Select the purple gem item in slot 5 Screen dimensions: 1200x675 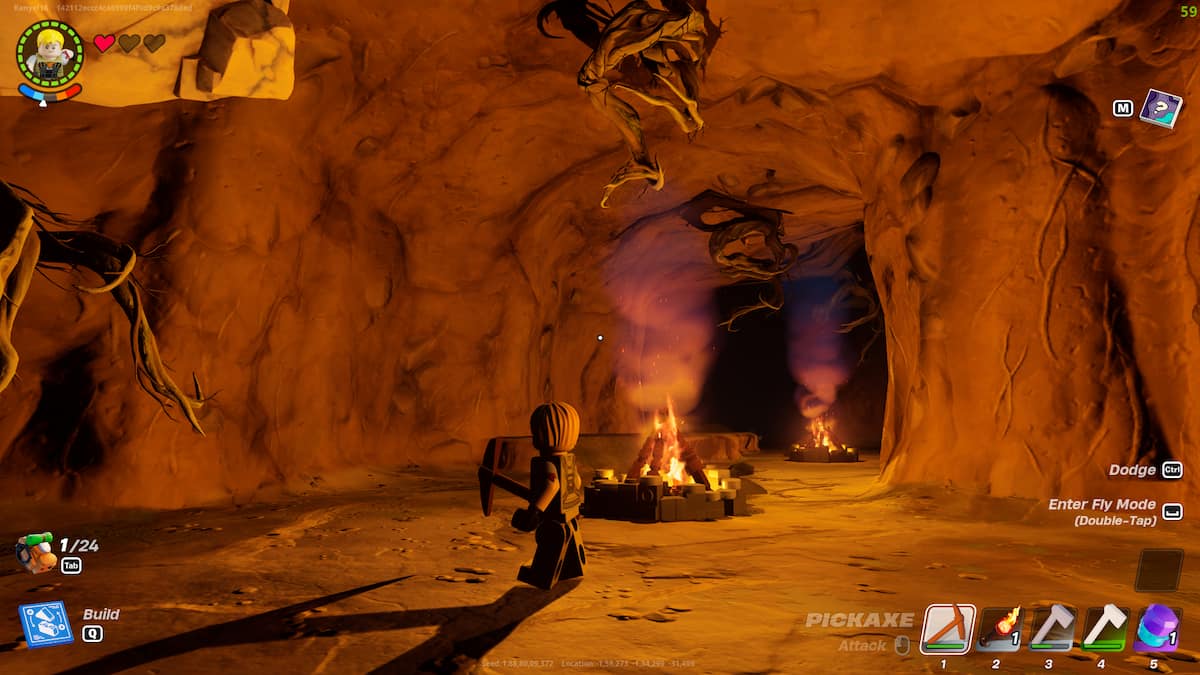tap(1157, 629)
